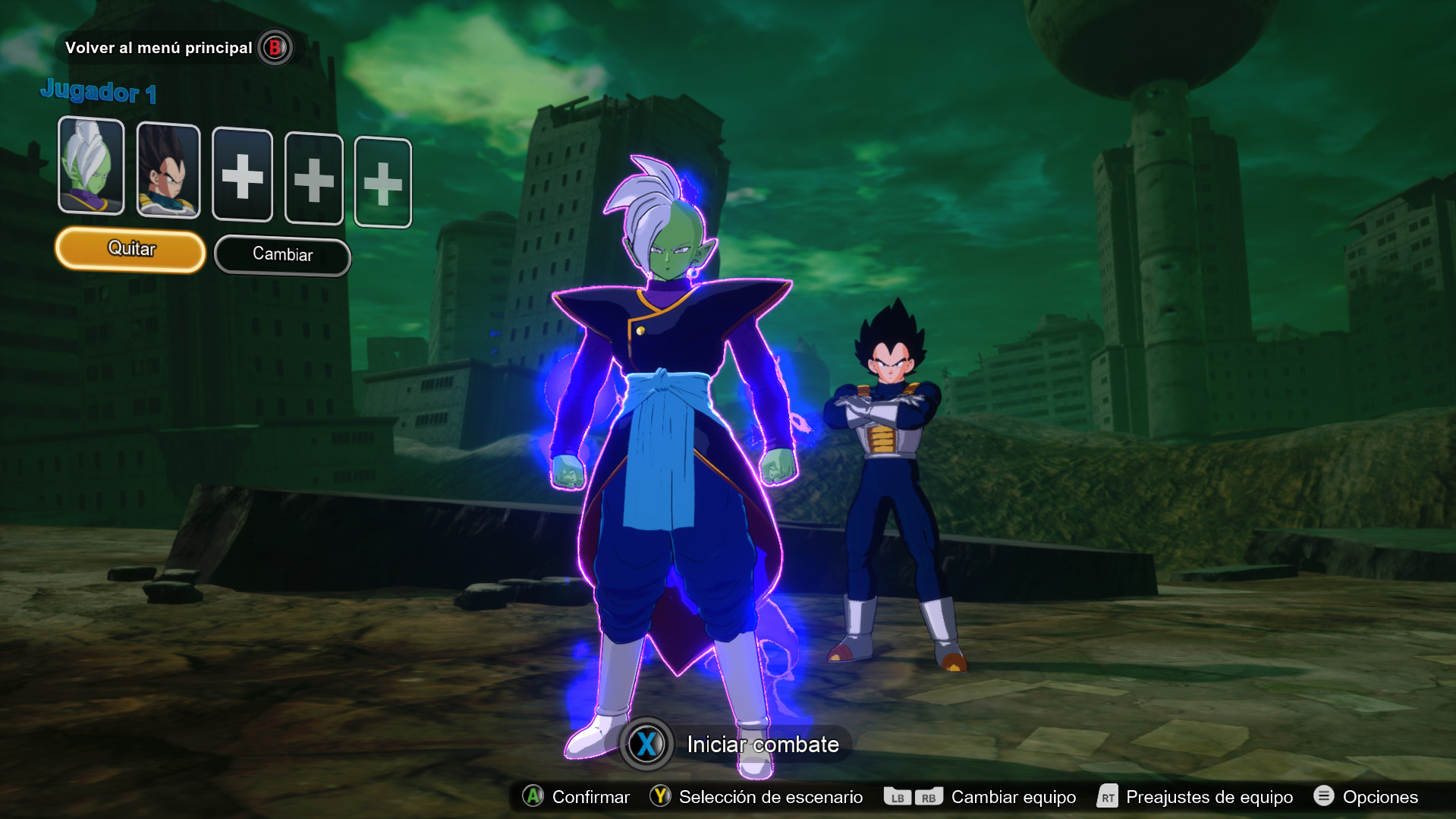Click Preajustes de equipo text
The image size is (1456, 819).
tap(1209, 797)
